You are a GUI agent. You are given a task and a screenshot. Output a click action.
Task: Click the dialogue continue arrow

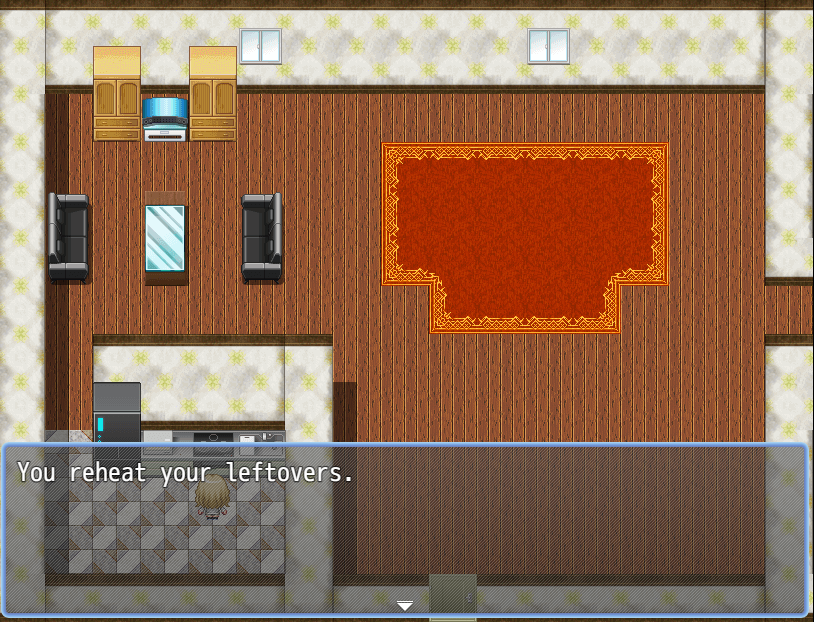405,606
